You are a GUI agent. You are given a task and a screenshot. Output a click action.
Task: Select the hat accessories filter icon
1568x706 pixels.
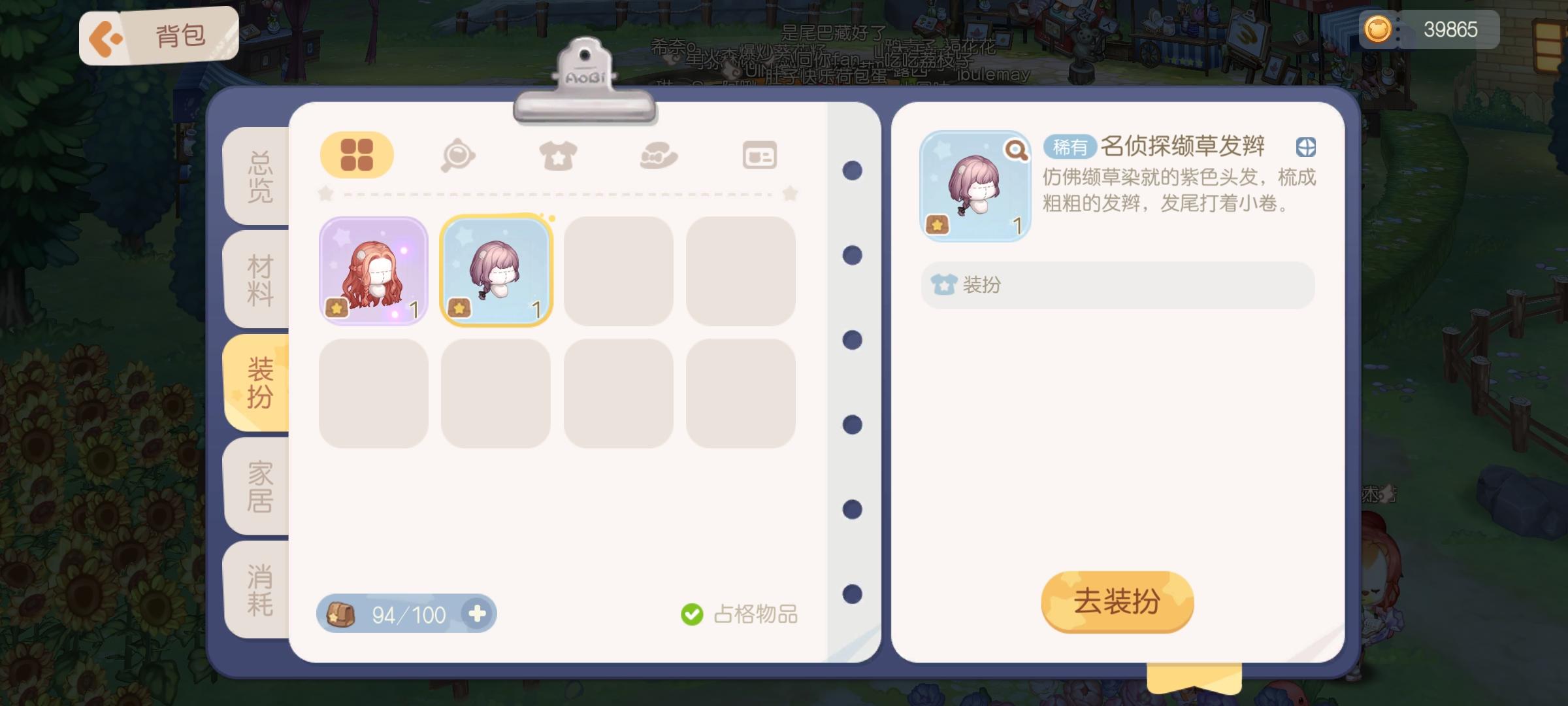pos(659,154)
